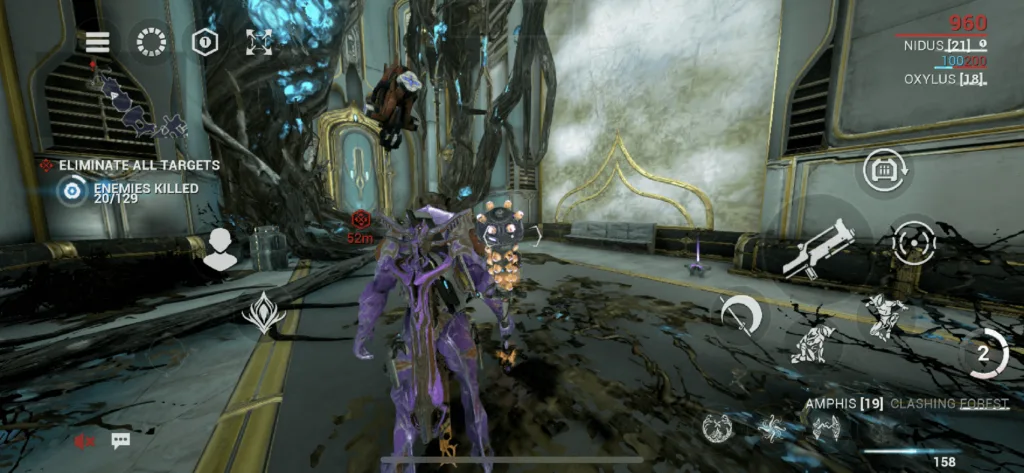Activate the wing-shaped Nidus ability icon

[x=824, y=428]
